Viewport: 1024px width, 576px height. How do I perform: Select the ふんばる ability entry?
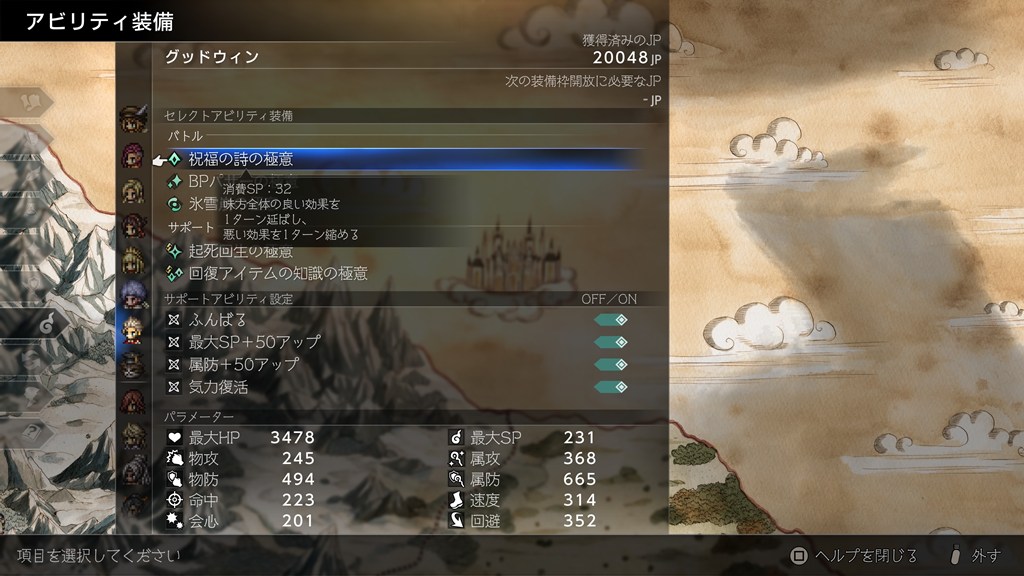[x=217, y=320]
